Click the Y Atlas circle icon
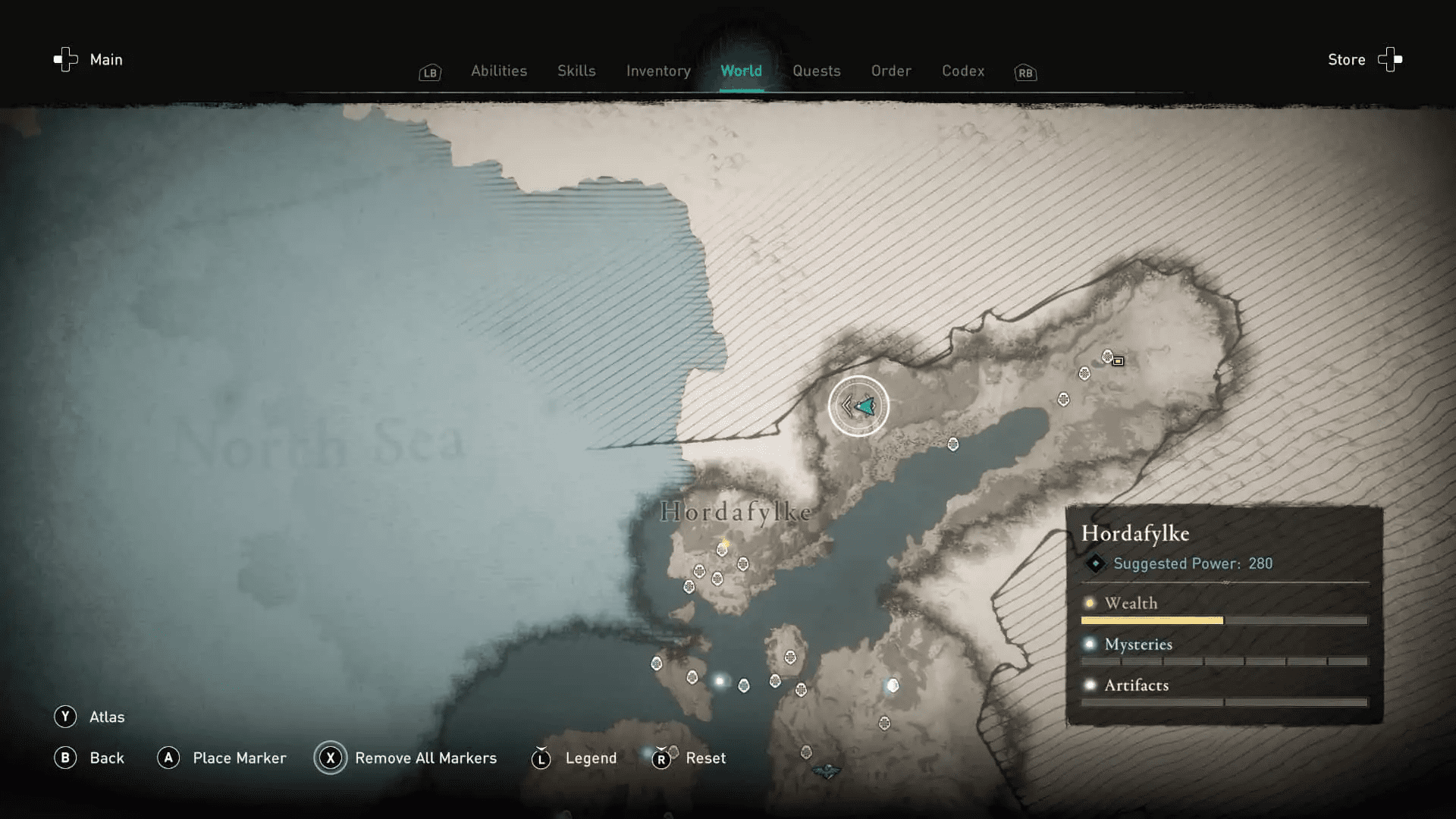Screen dimensions: 1456x819 coord(64,717)
